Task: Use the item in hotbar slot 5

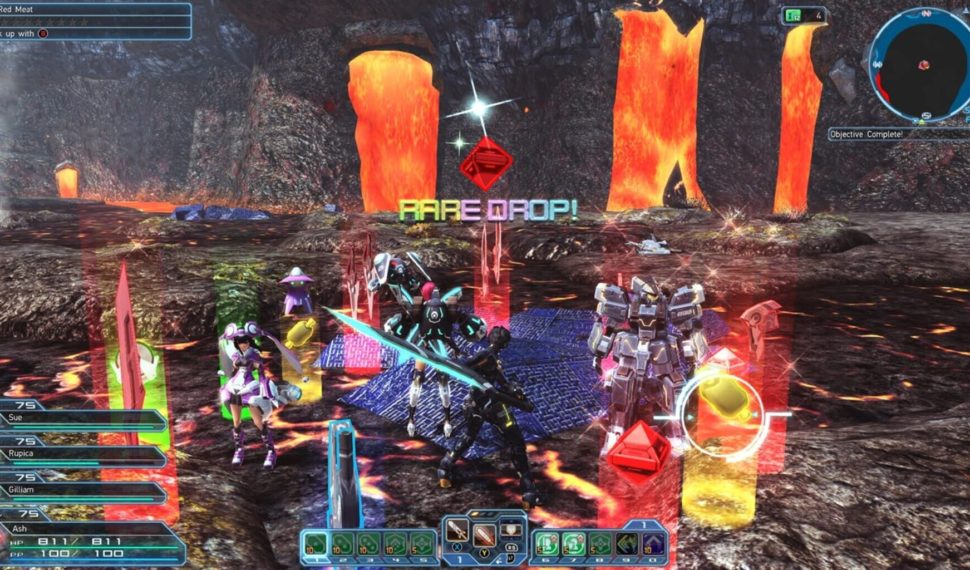Action: tap(421, 543)
